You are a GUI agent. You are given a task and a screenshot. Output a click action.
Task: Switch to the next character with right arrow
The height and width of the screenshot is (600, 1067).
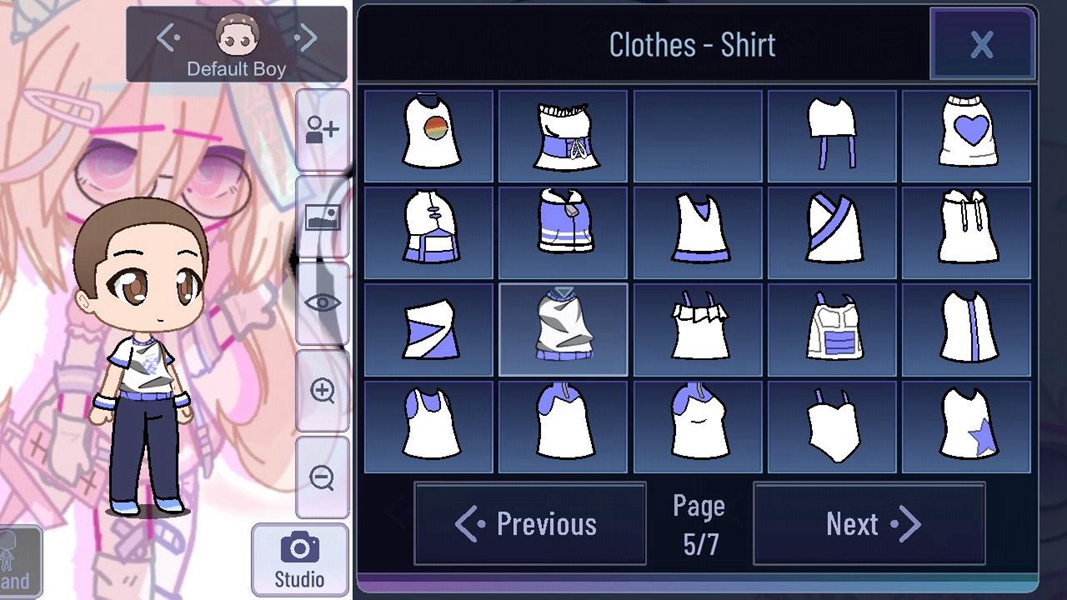click(x=305, y=39)
